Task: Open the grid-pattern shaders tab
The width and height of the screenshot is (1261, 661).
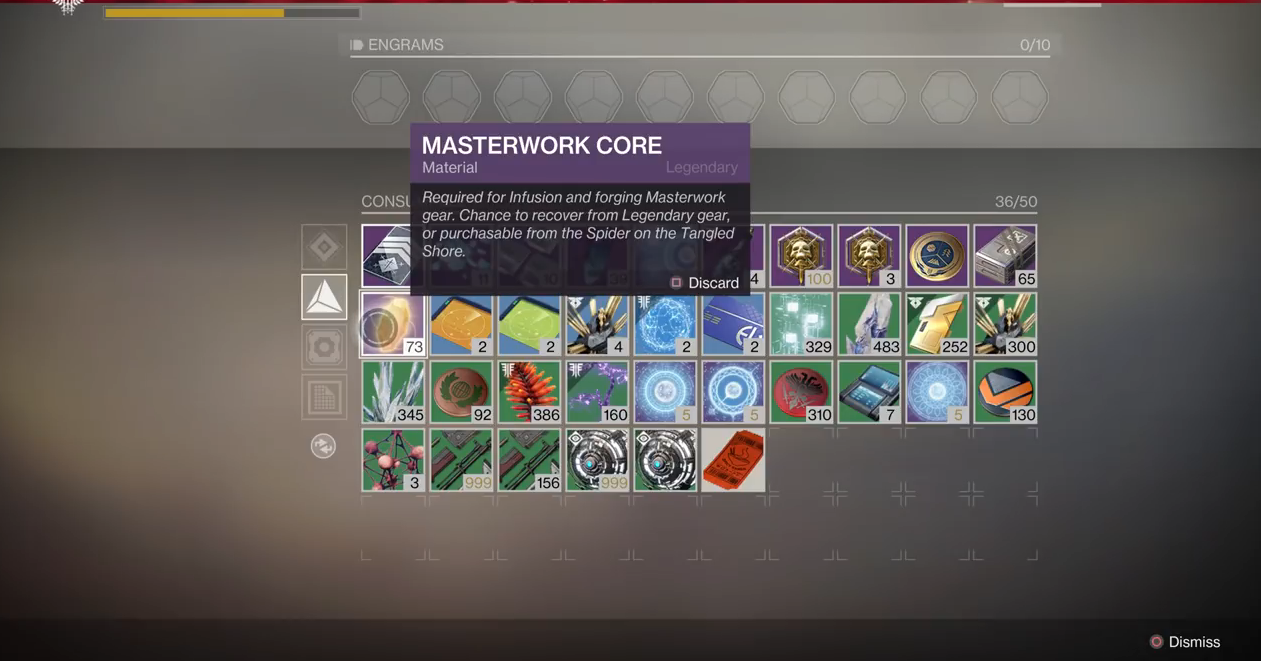Action: pyautogui.click(x=324, y=397)
